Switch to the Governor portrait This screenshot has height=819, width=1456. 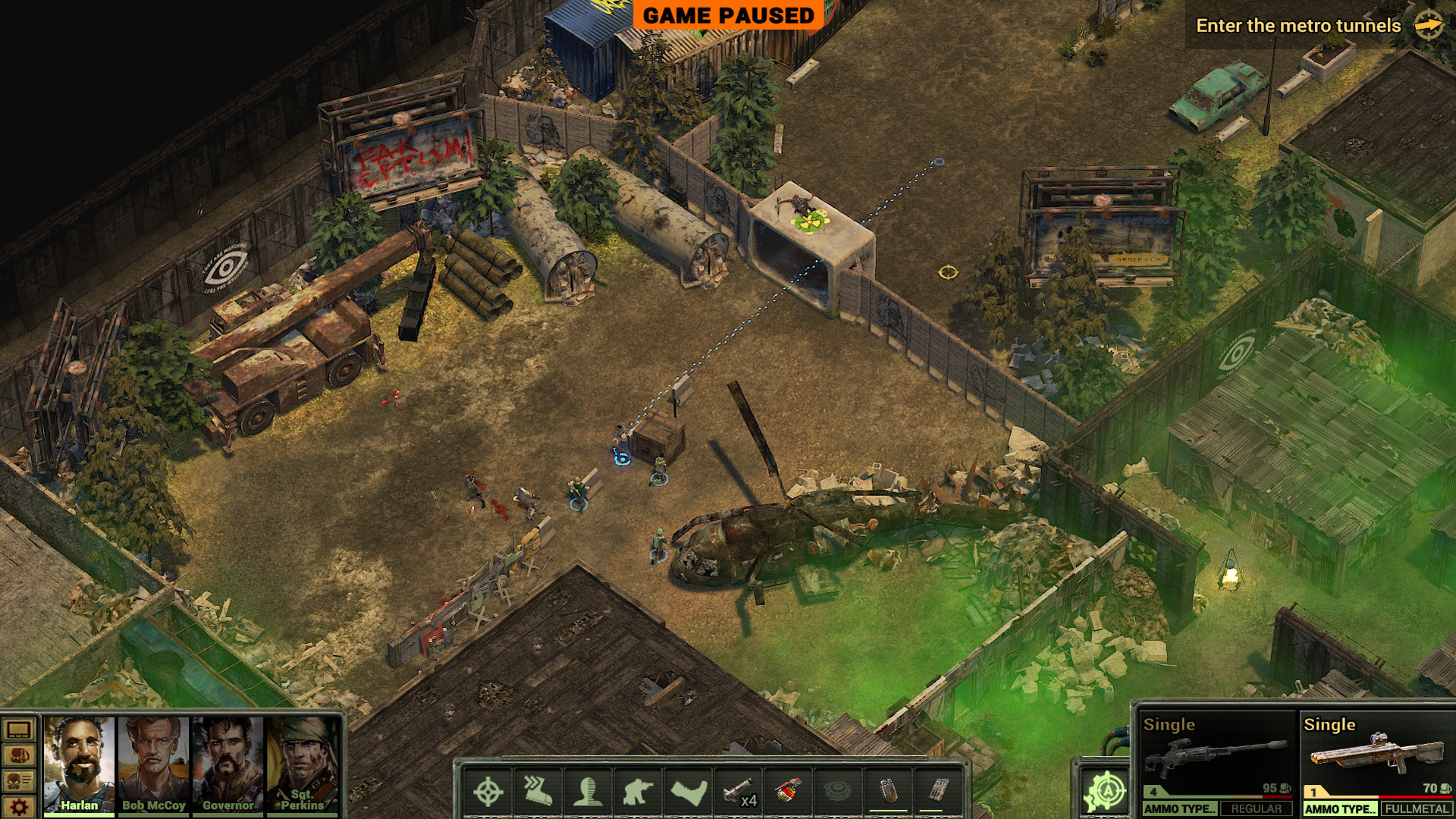pos(227,762)
